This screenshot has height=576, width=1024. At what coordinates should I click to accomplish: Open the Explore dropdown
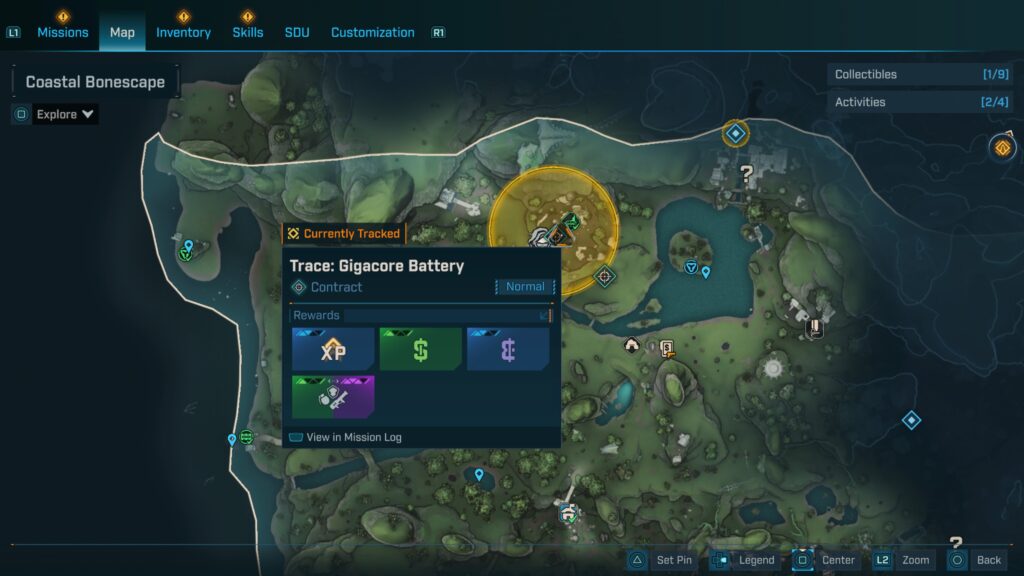pyautogui.click(x=65, y=114)
